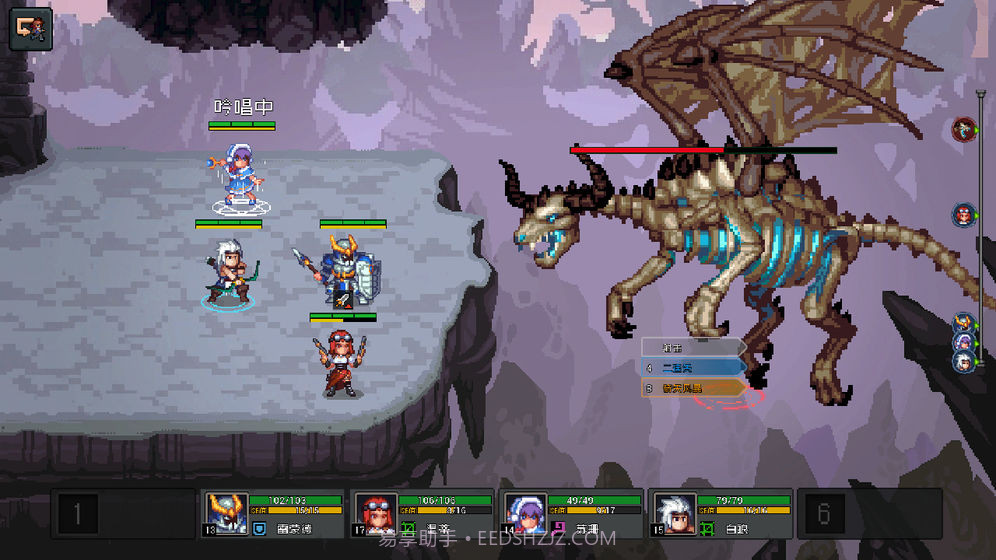
Task: Select the white-haired archer unit on platform
Action: coord(230,272)
